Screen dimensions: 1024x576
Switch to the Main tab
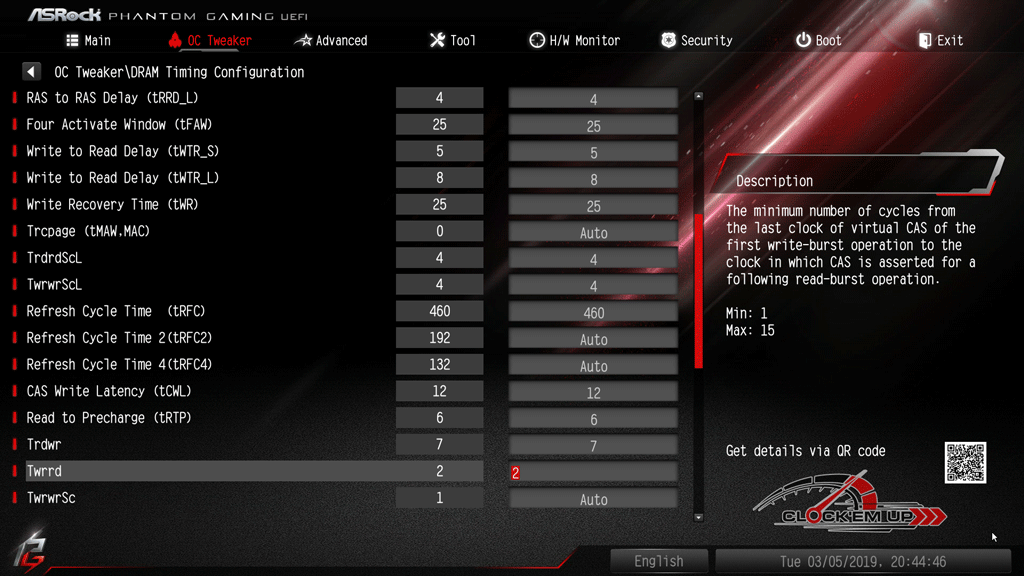[x=88, y=41]
